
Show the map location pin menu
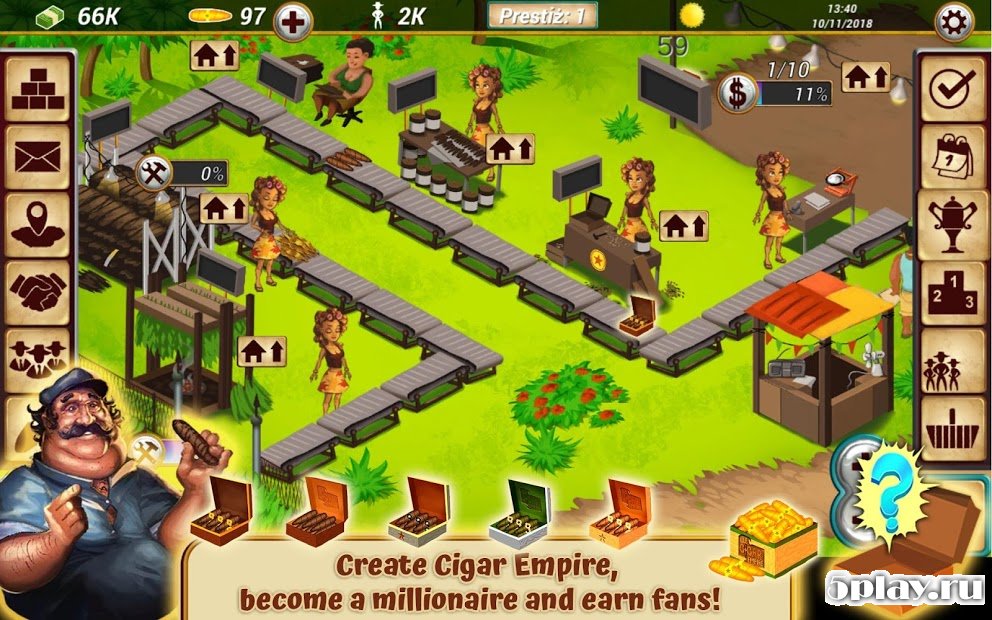(x=38, y=224)
